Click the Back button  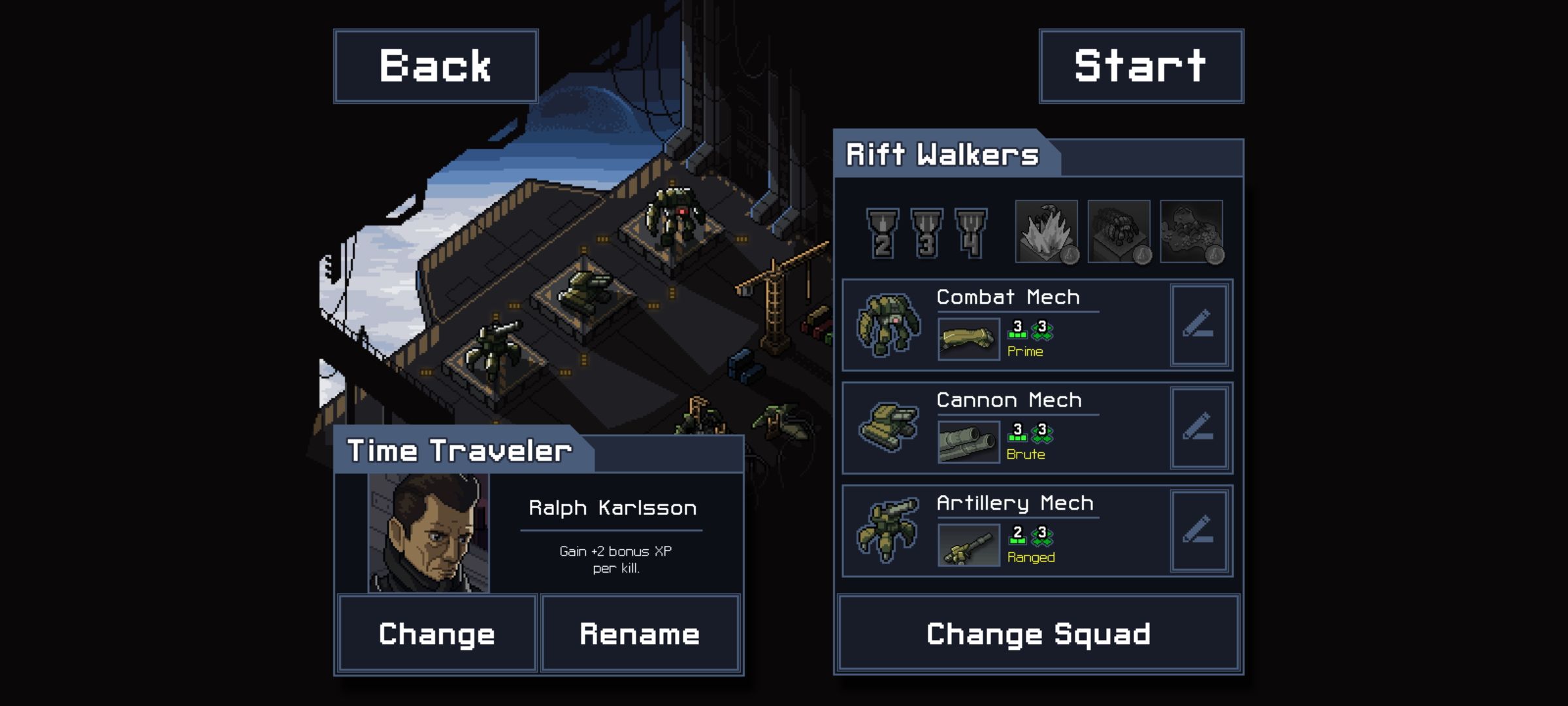click(435, 65)
